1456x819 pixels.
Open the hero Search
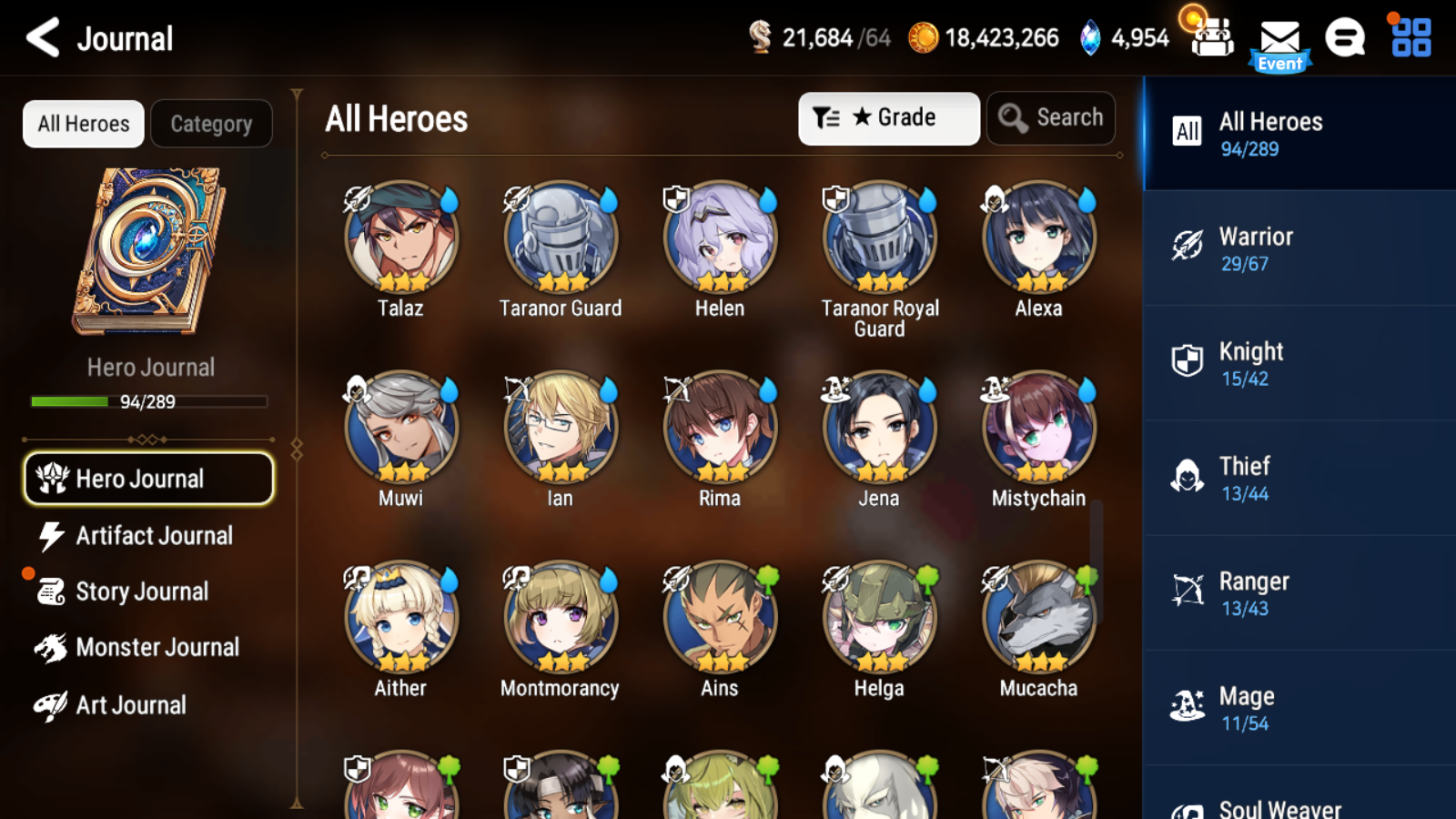tap(1051, 117)
